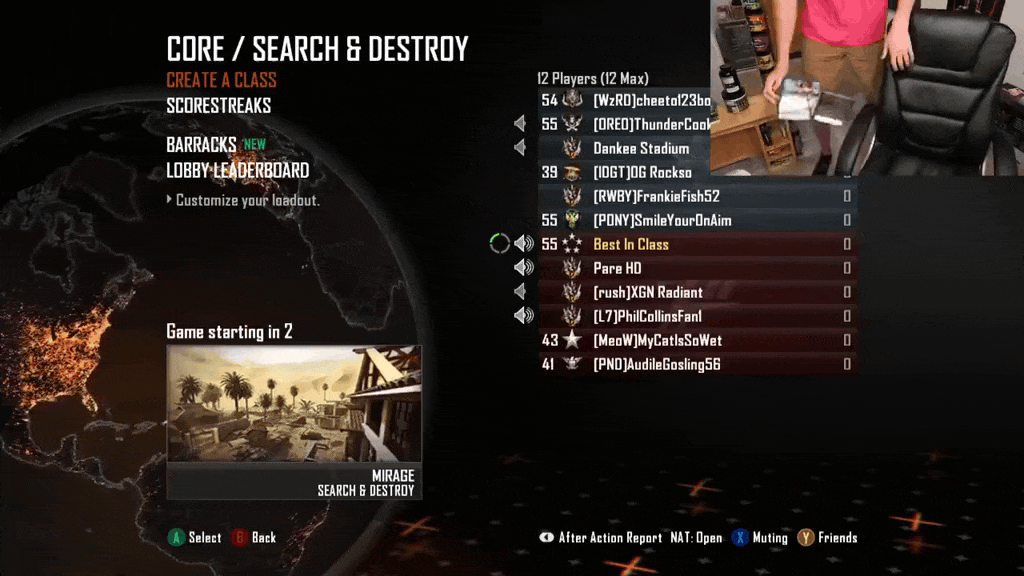The image size is (1024, 576).
Task: Click the speaker icon beside Pare HD
Action: click(523, 268)
